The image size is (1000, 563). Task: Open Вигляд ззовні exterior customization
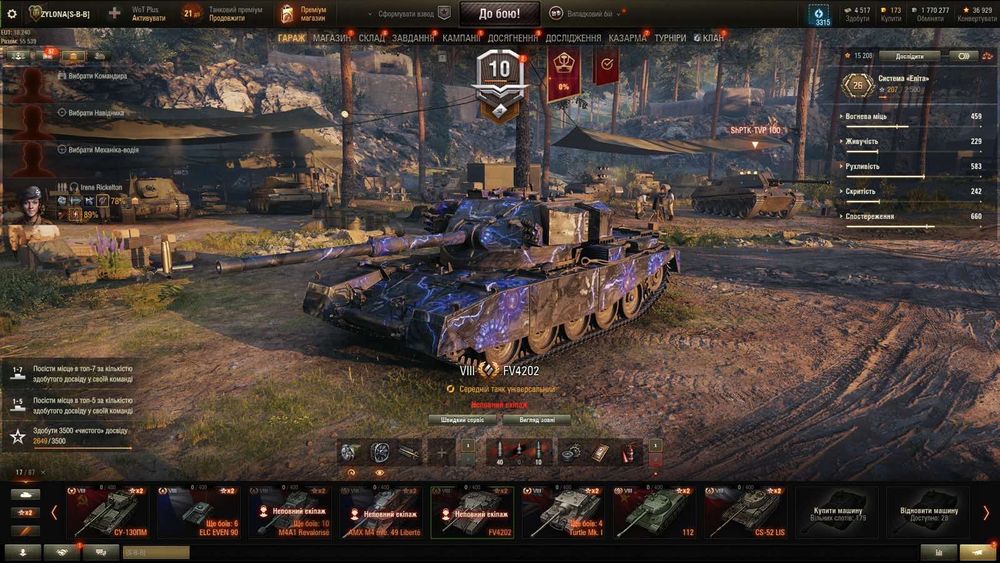[536, 420]
